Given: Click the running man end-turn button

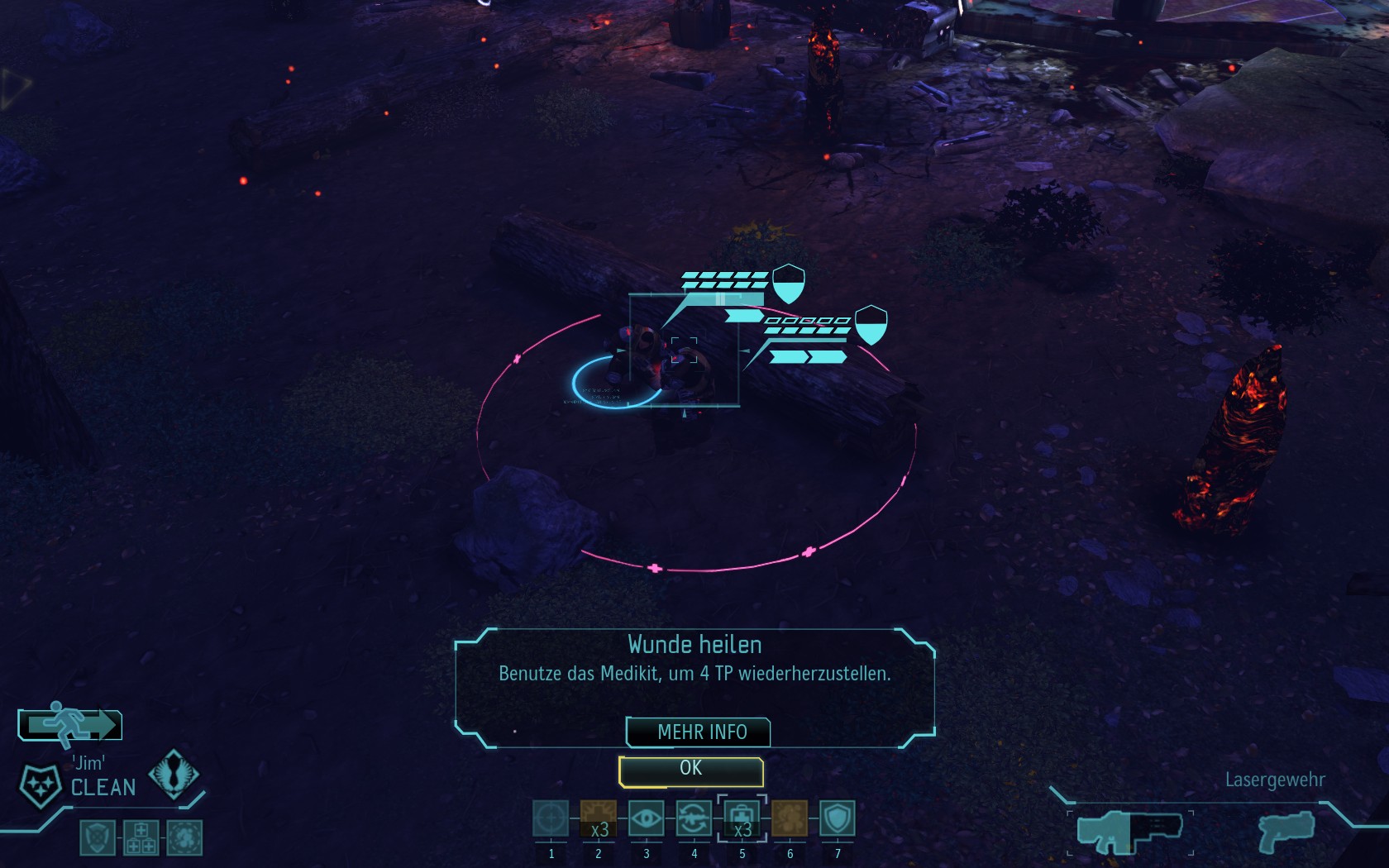Looking at the screenshot, I should (x=70, y=725).
